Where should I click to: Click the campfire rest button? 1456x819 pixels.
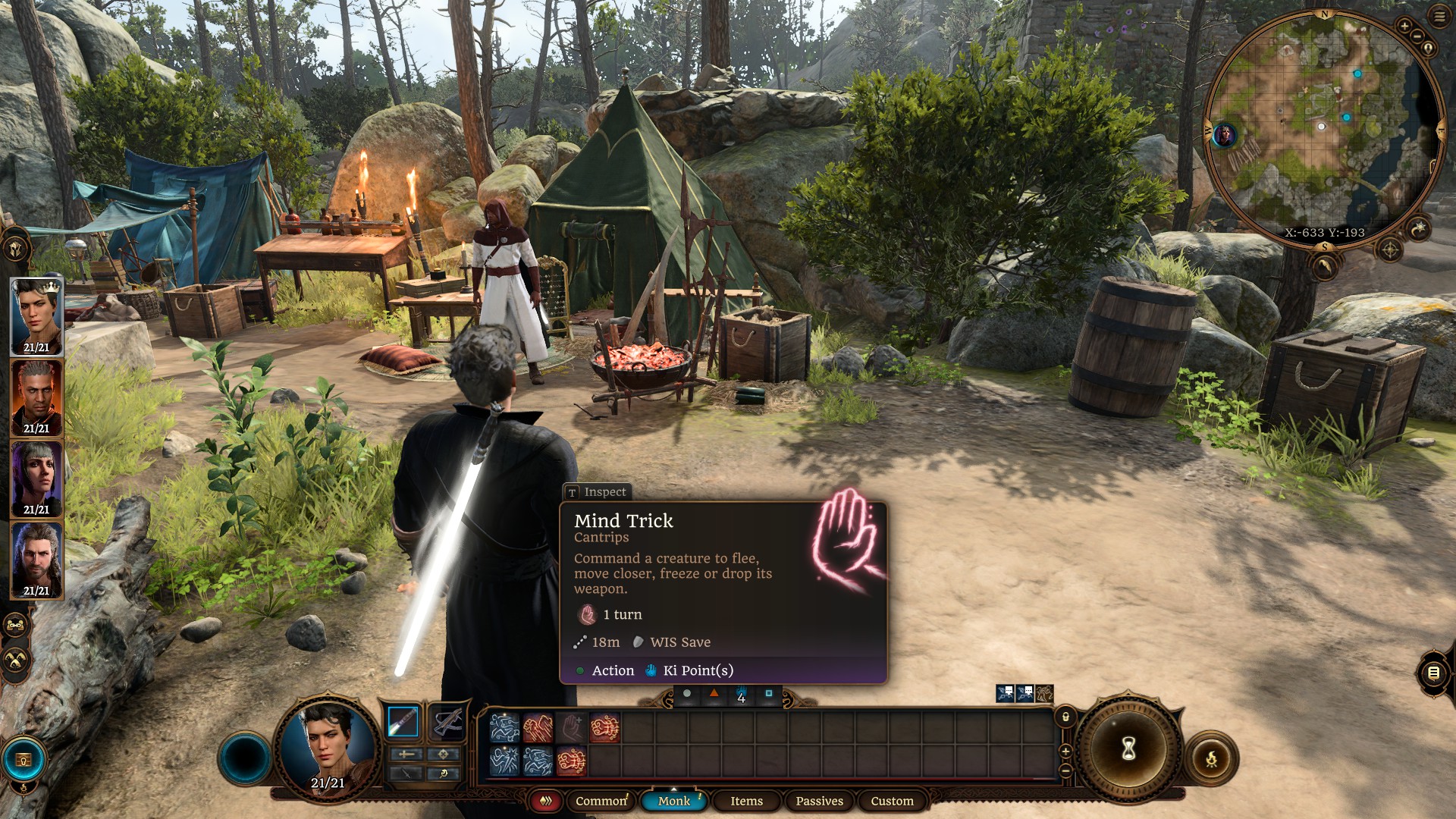[1211, 758]
